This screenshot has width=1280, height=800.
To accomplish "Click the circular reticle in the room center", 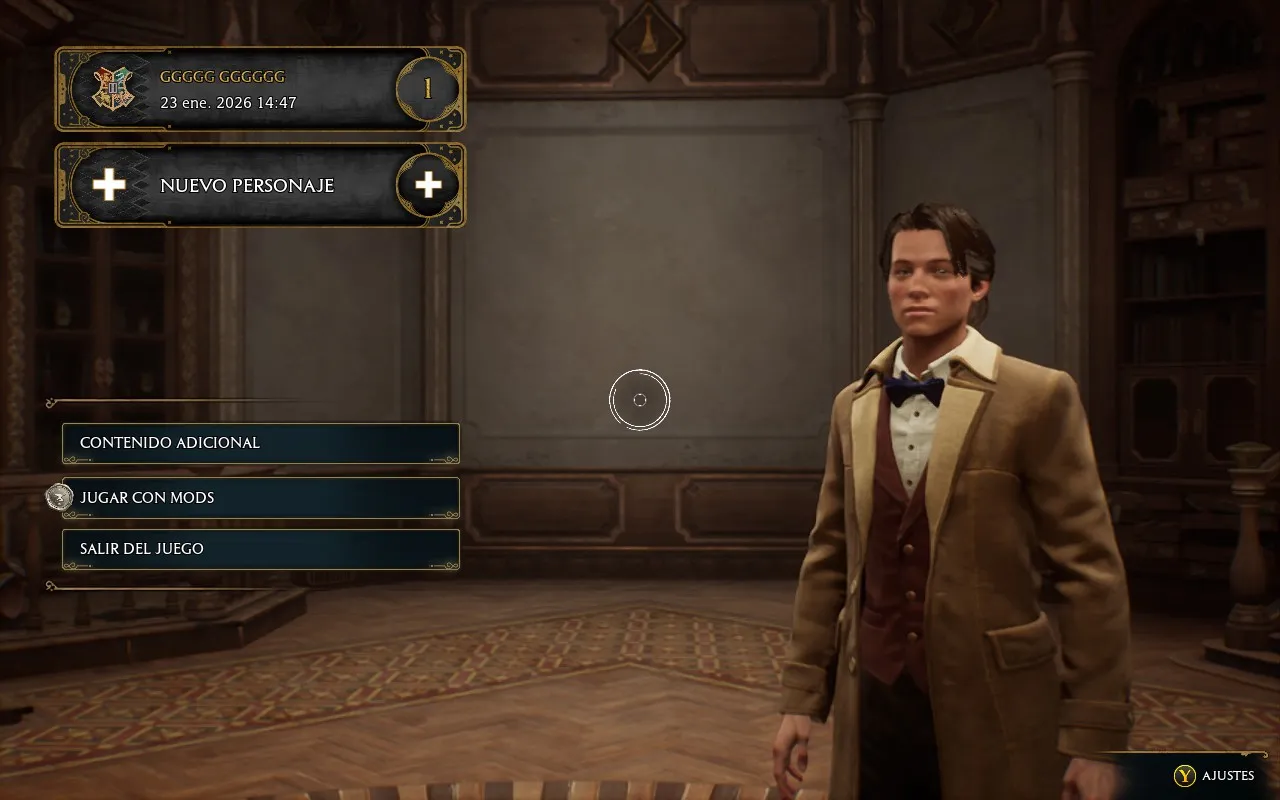I will click(640, 399).
